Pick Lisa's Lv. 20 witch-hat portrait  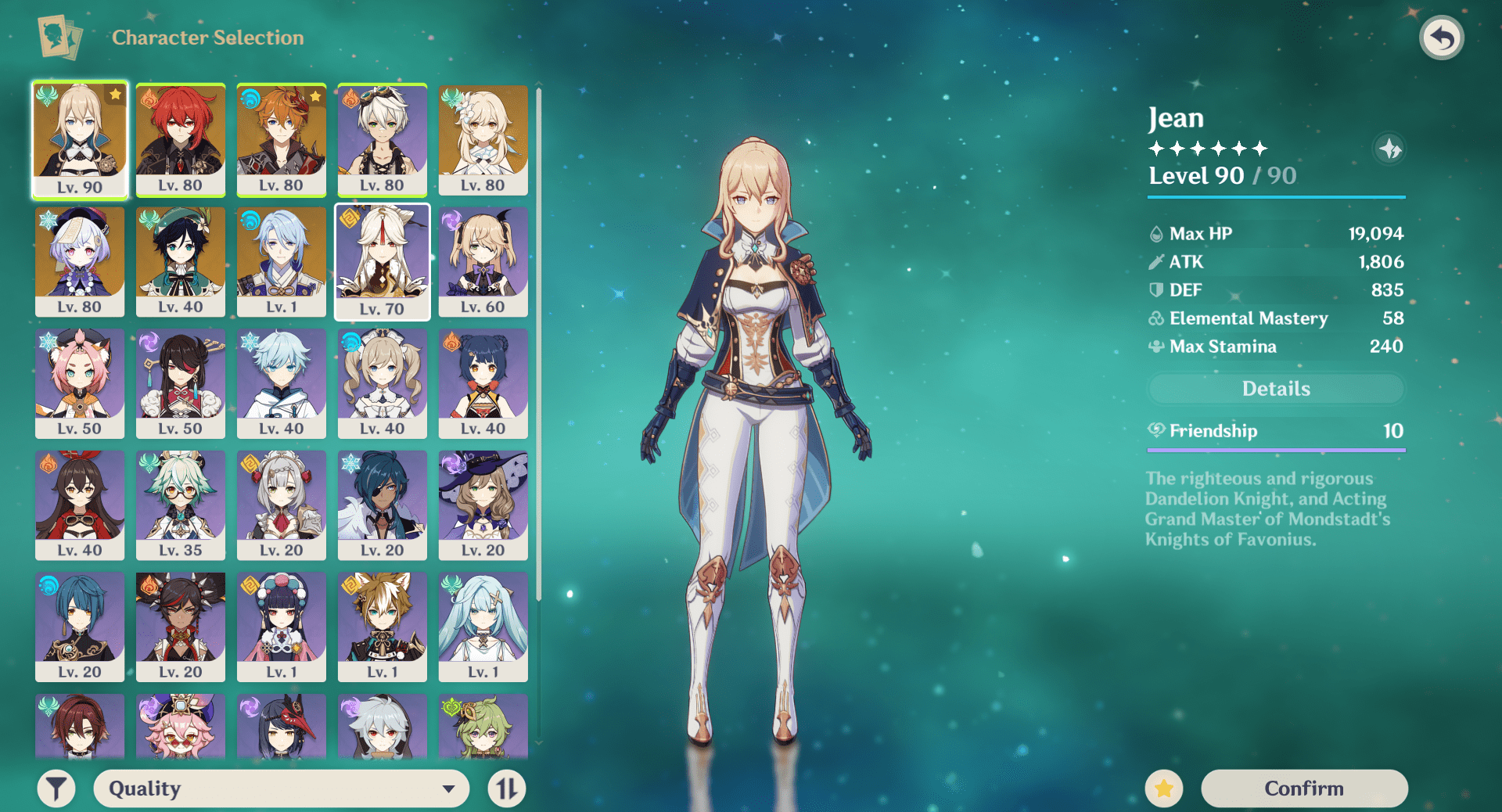click(483, 505)
